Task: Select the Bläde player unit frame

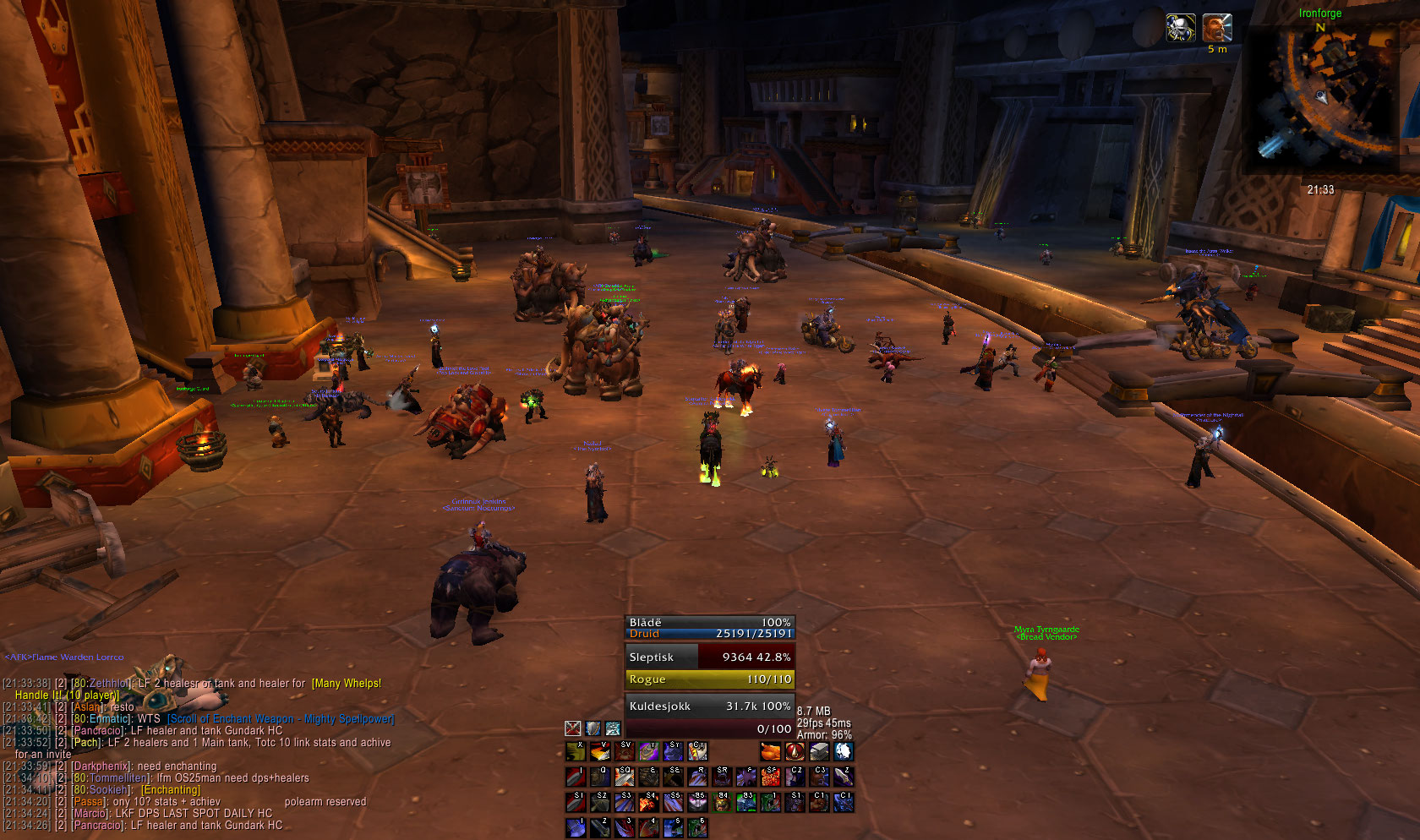Action: 709,628
